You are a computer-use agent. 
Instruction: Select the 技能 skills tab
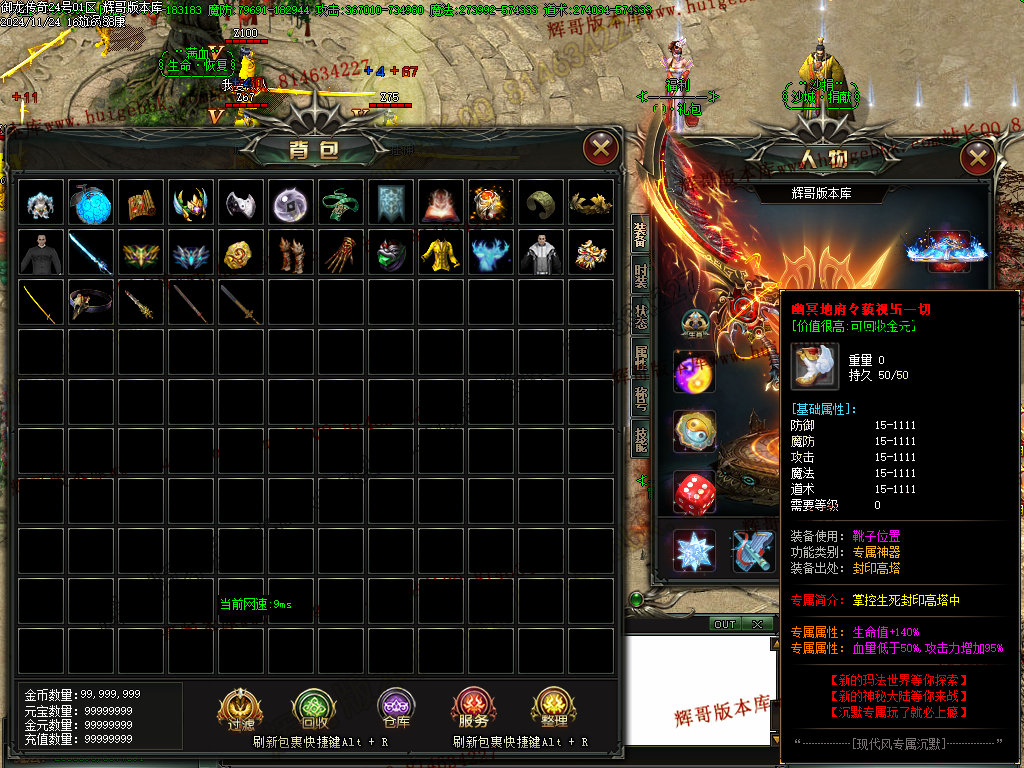[640, 437]
